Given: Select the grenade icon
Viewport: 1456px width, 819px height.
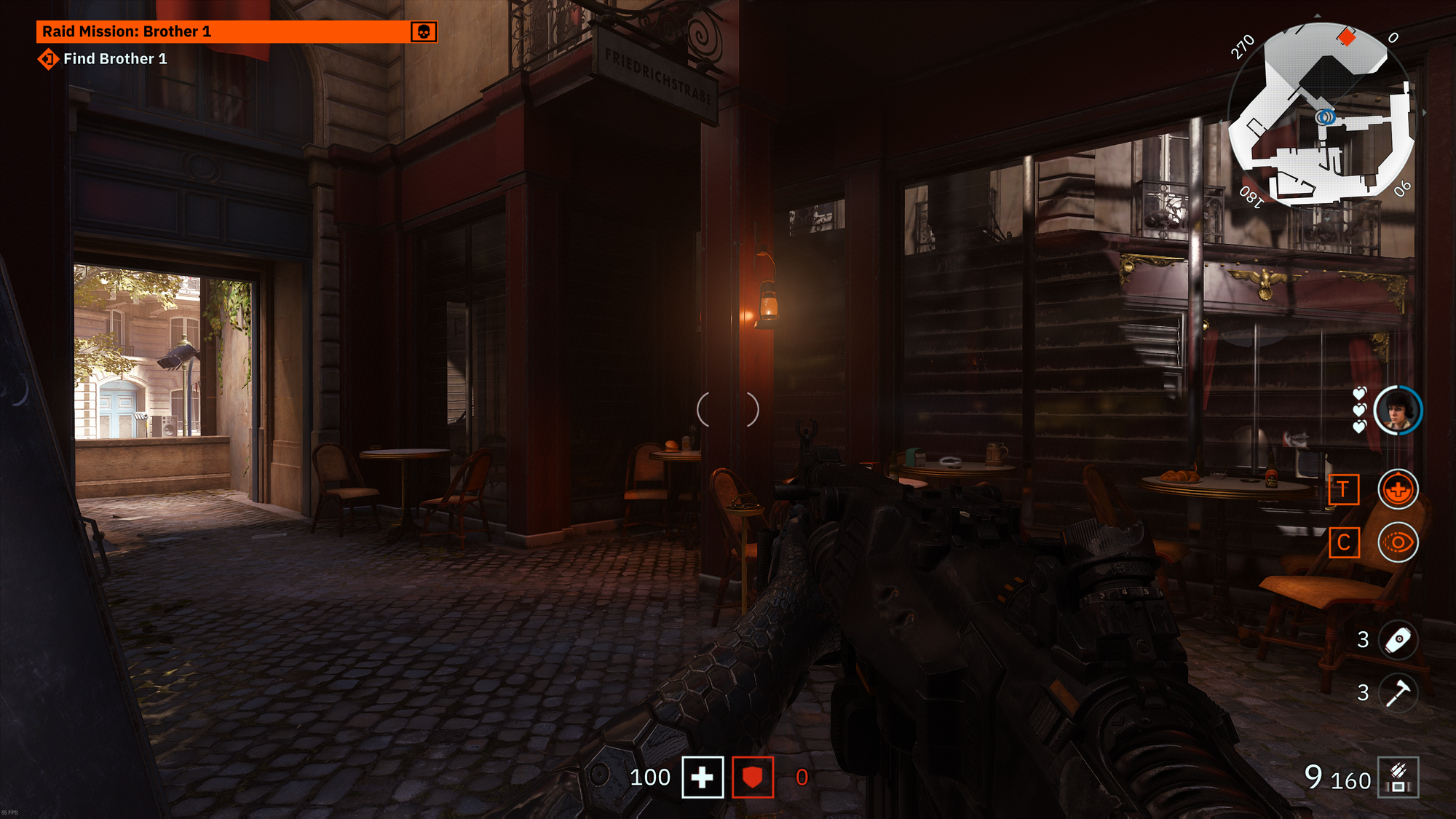Looking at the screenshot, I should (1398, 640).
